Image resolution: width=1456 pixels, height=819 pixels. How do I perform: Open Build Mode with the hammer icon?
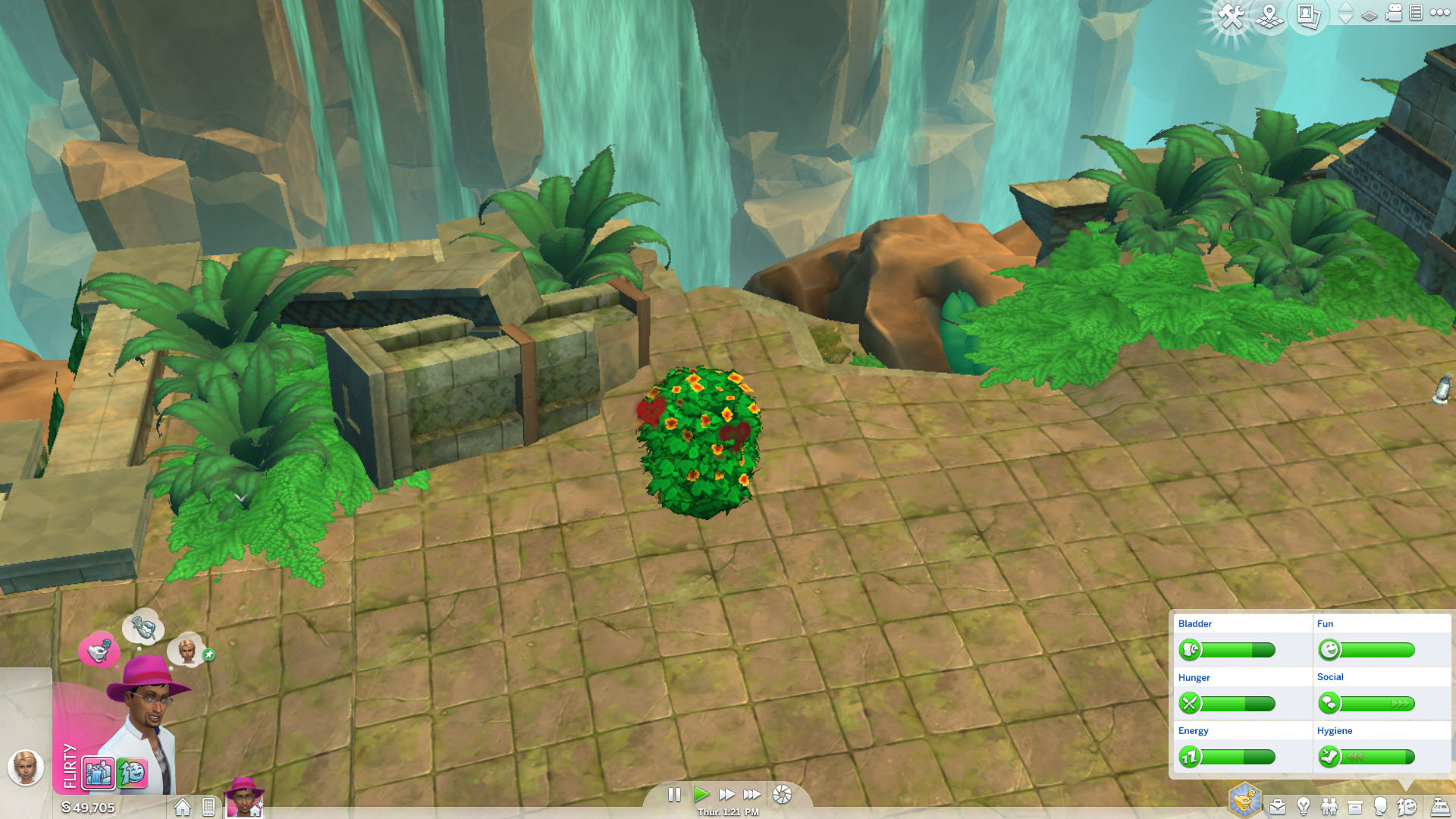pyautogui.click(x=1231, y=15)
